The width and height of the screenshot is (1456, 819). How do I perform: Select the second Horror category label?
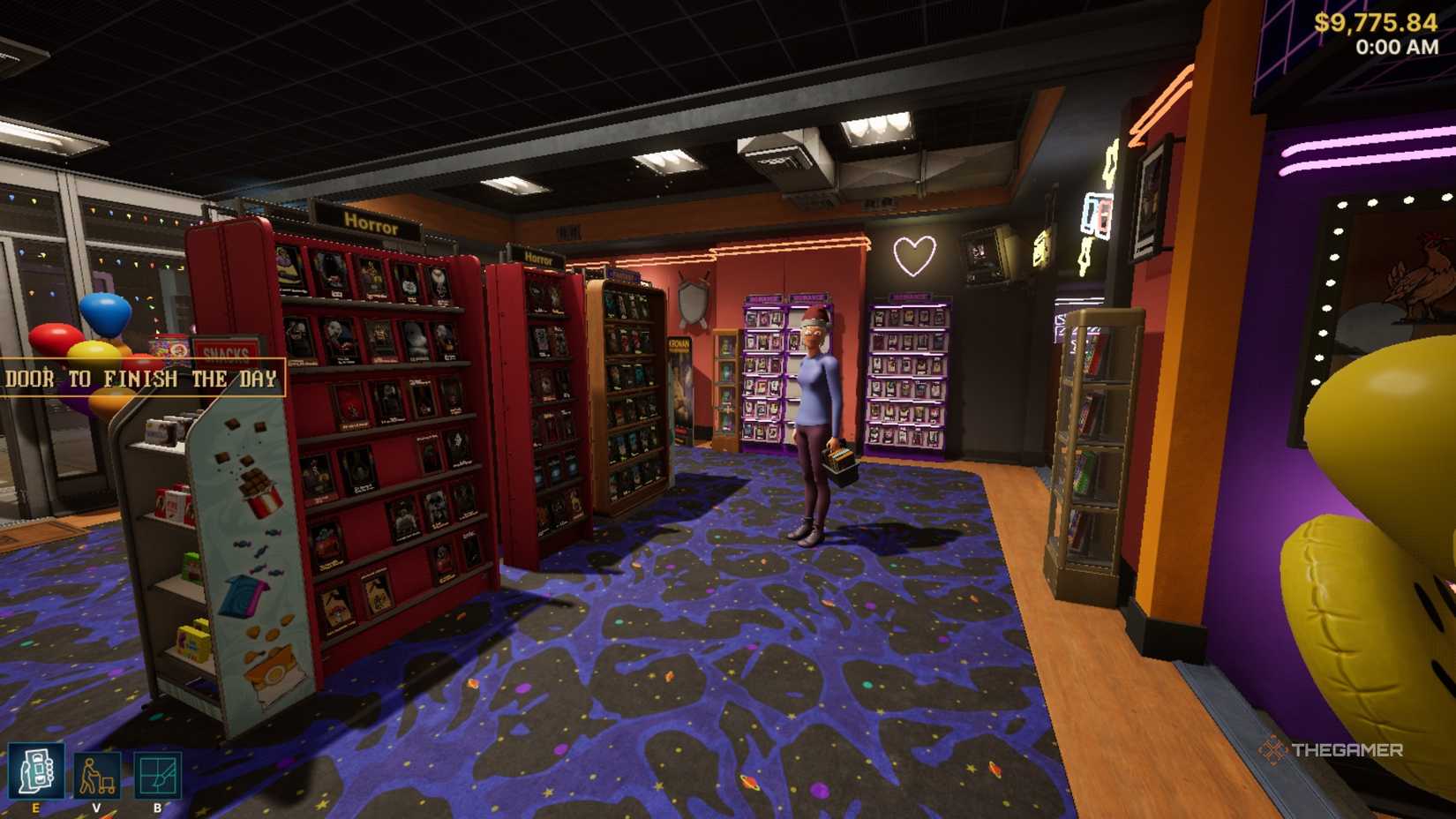541,260
